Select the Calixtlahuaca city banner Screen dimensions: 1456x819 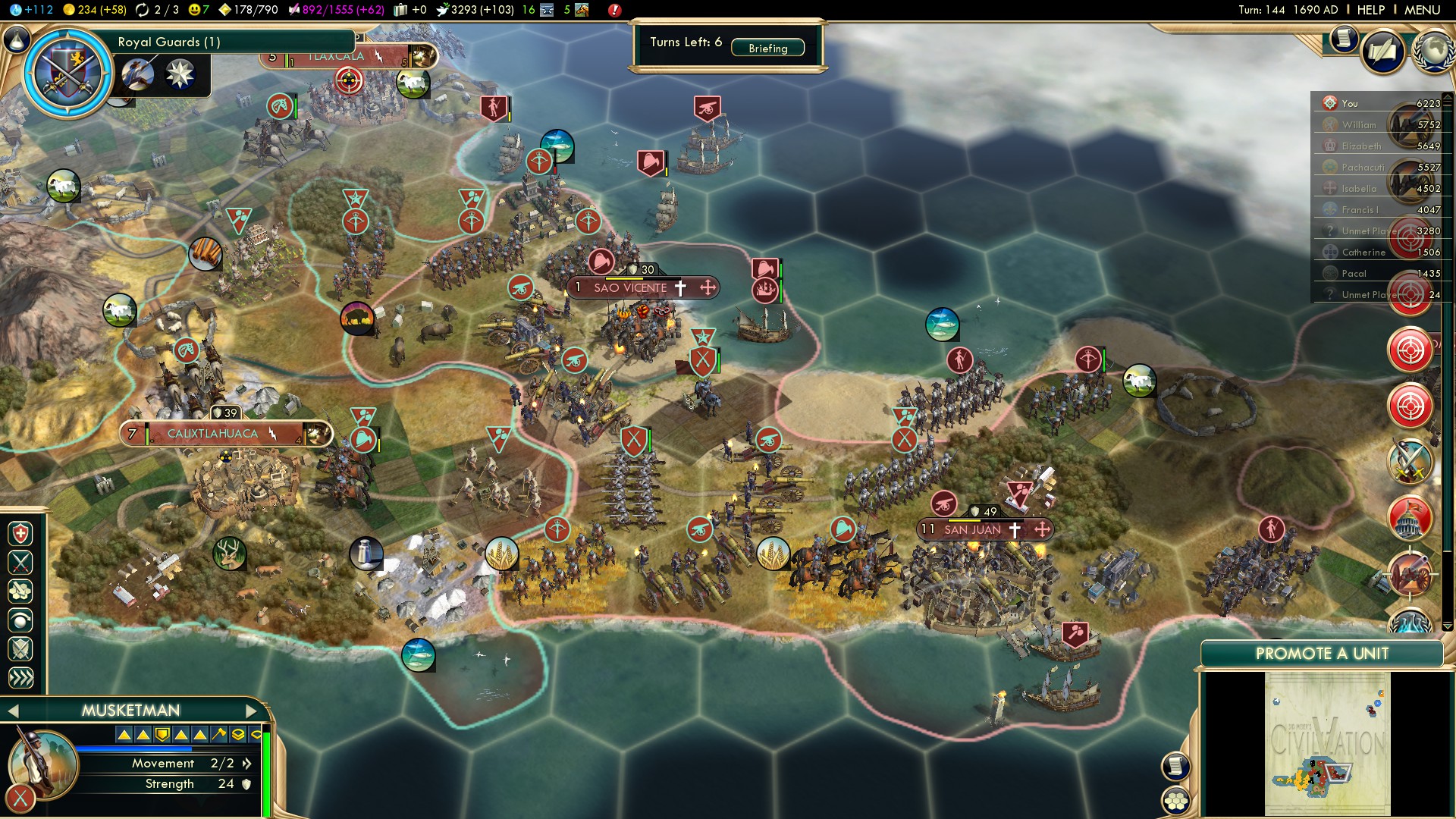tap(213, 434)
